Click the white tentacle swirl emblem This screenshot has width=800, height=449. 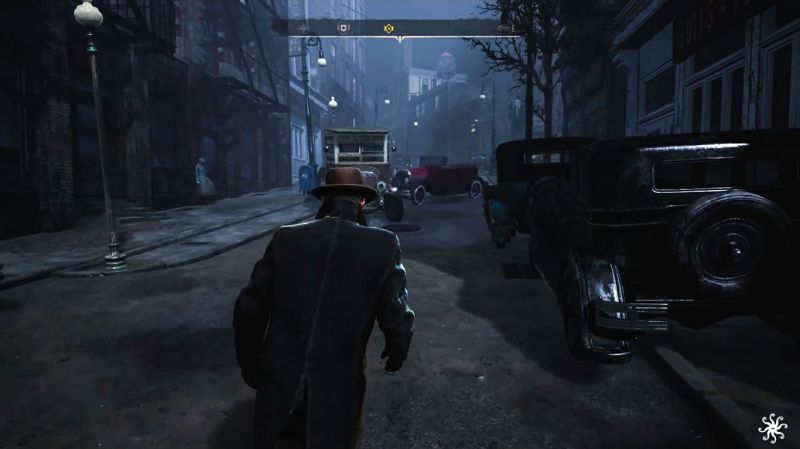(x=772, y=428)
